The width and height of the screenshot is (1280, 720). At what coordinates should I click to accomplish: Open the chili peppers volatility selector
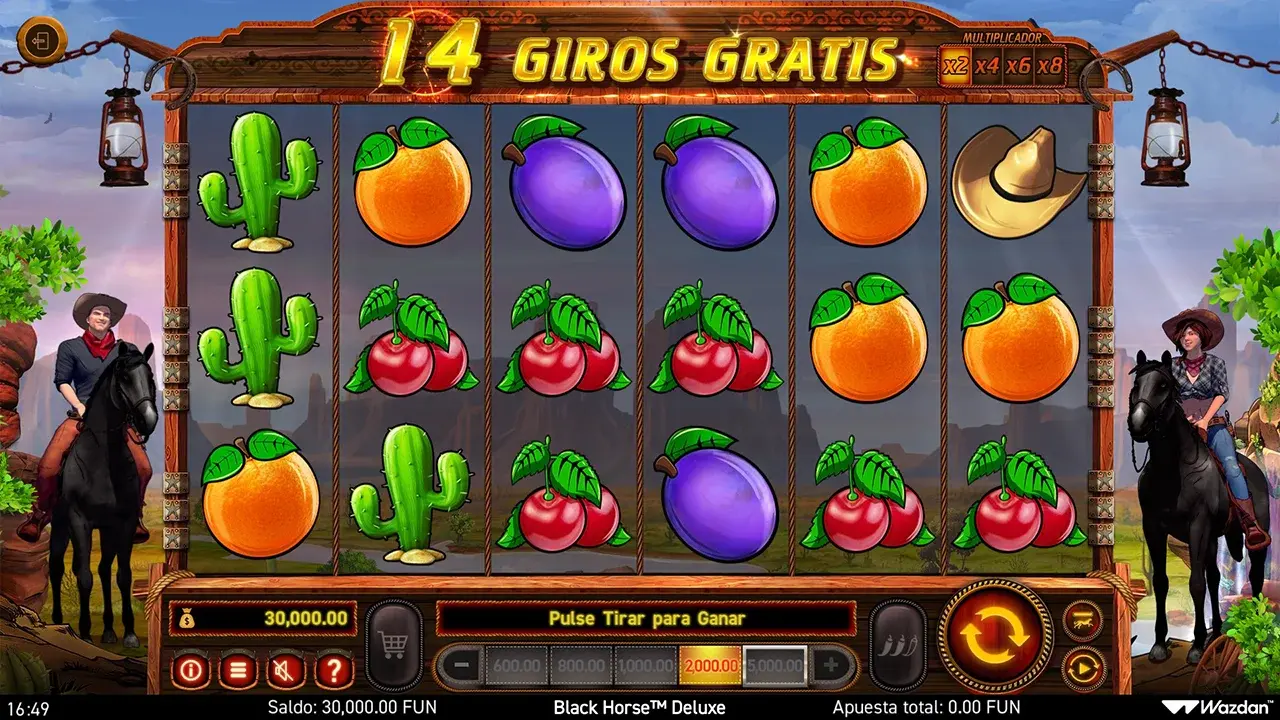(x=897, y=645)
